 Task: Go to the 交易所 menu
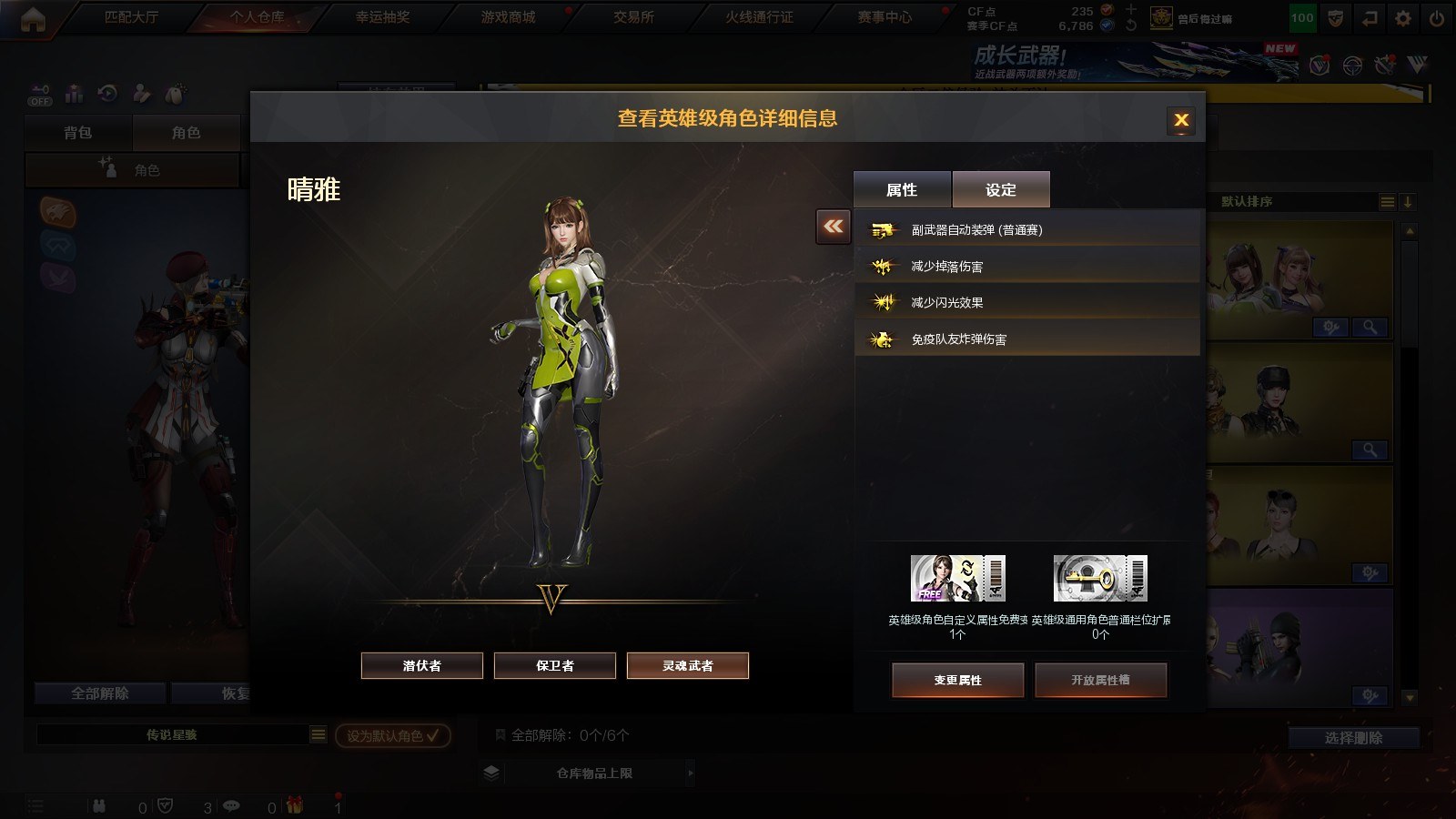633,17
